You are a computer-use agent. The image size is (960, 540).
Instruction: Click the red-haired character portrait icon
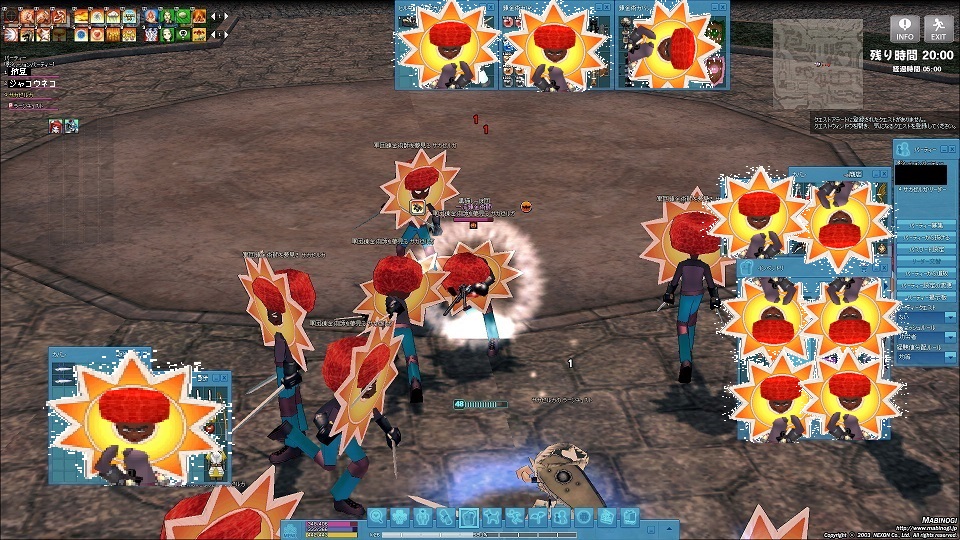56,125
